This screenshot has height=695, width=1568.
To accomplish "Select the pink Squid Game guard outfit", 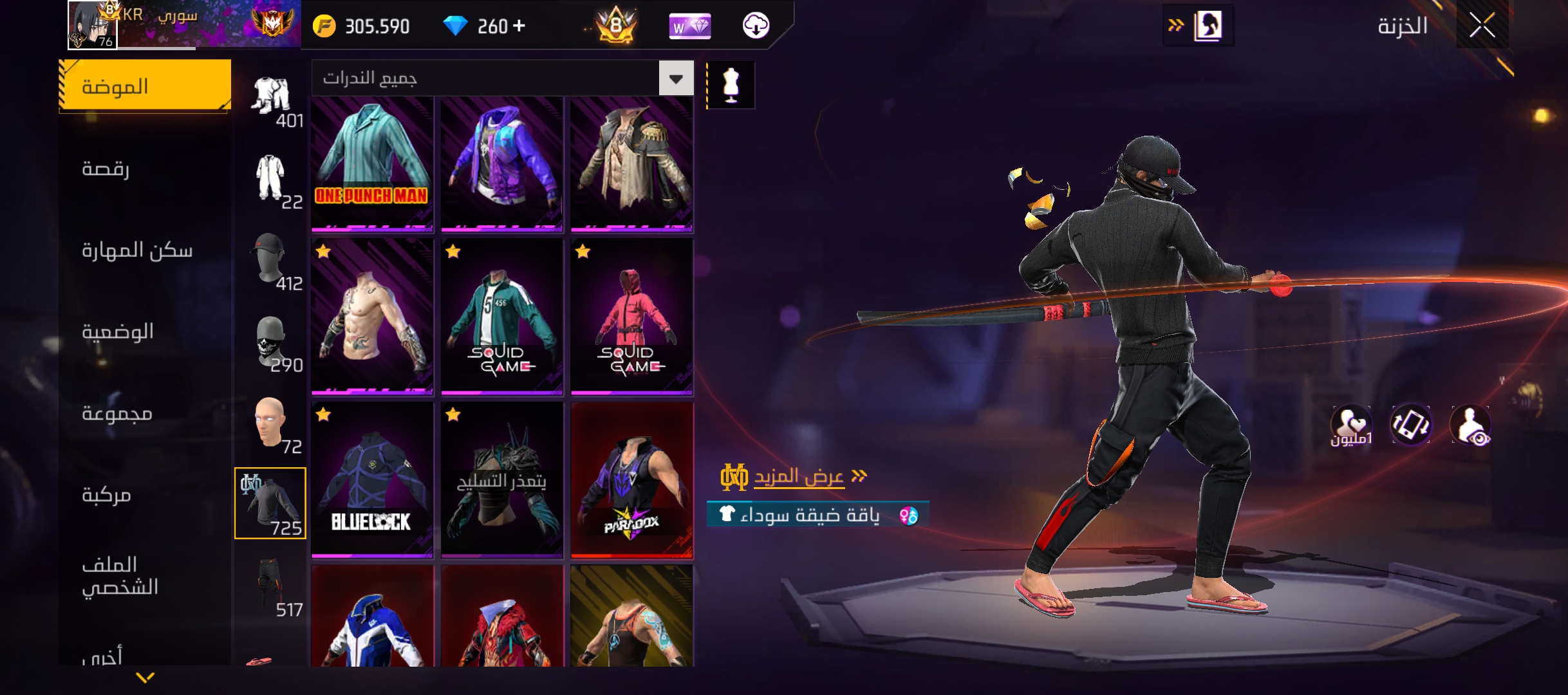I will point(631,317).
